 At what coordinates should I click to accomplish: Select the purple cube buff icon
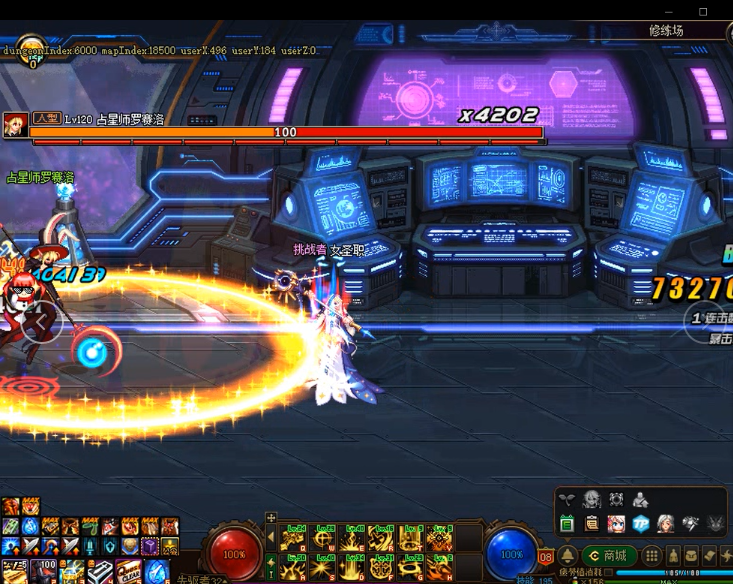tap(149, 546)
